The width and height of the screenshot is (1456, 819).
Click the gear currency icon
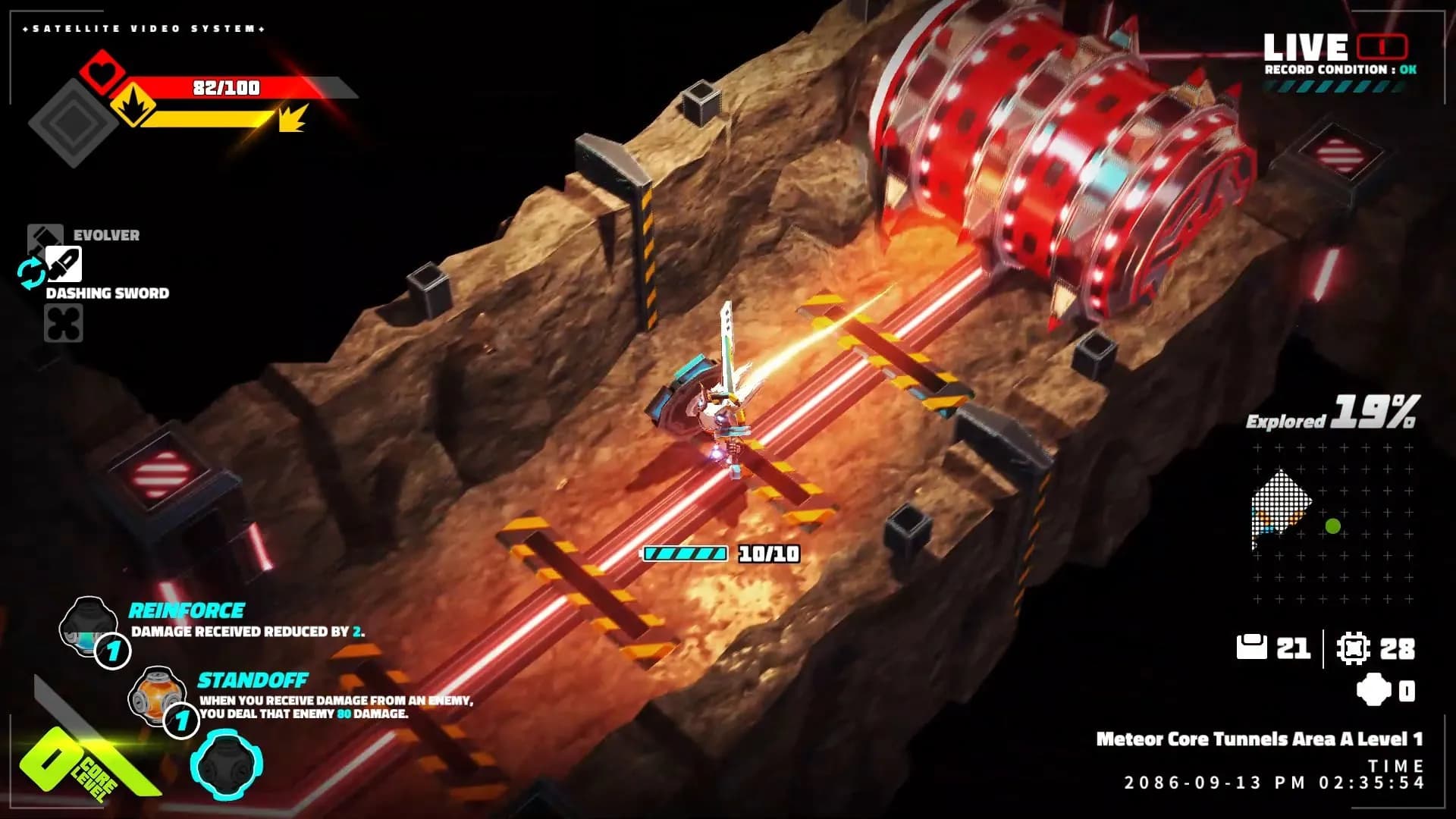click(x=1354, y=648)
